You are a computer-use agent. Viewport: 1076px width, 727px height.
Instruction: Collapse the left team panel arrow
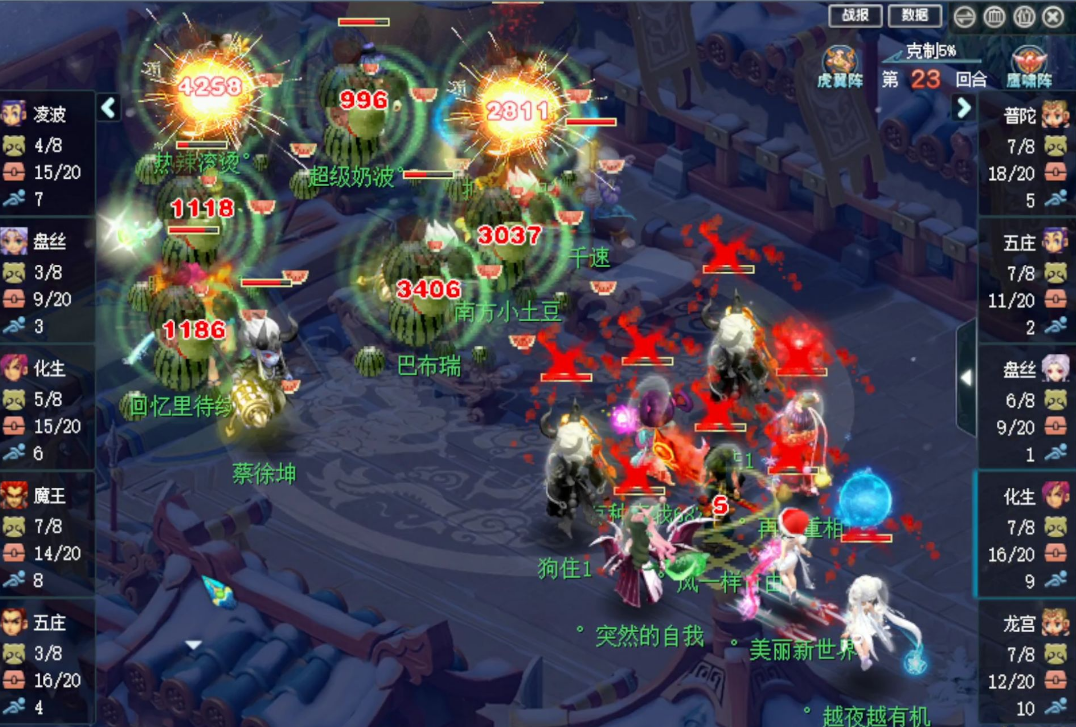[109, 107]
